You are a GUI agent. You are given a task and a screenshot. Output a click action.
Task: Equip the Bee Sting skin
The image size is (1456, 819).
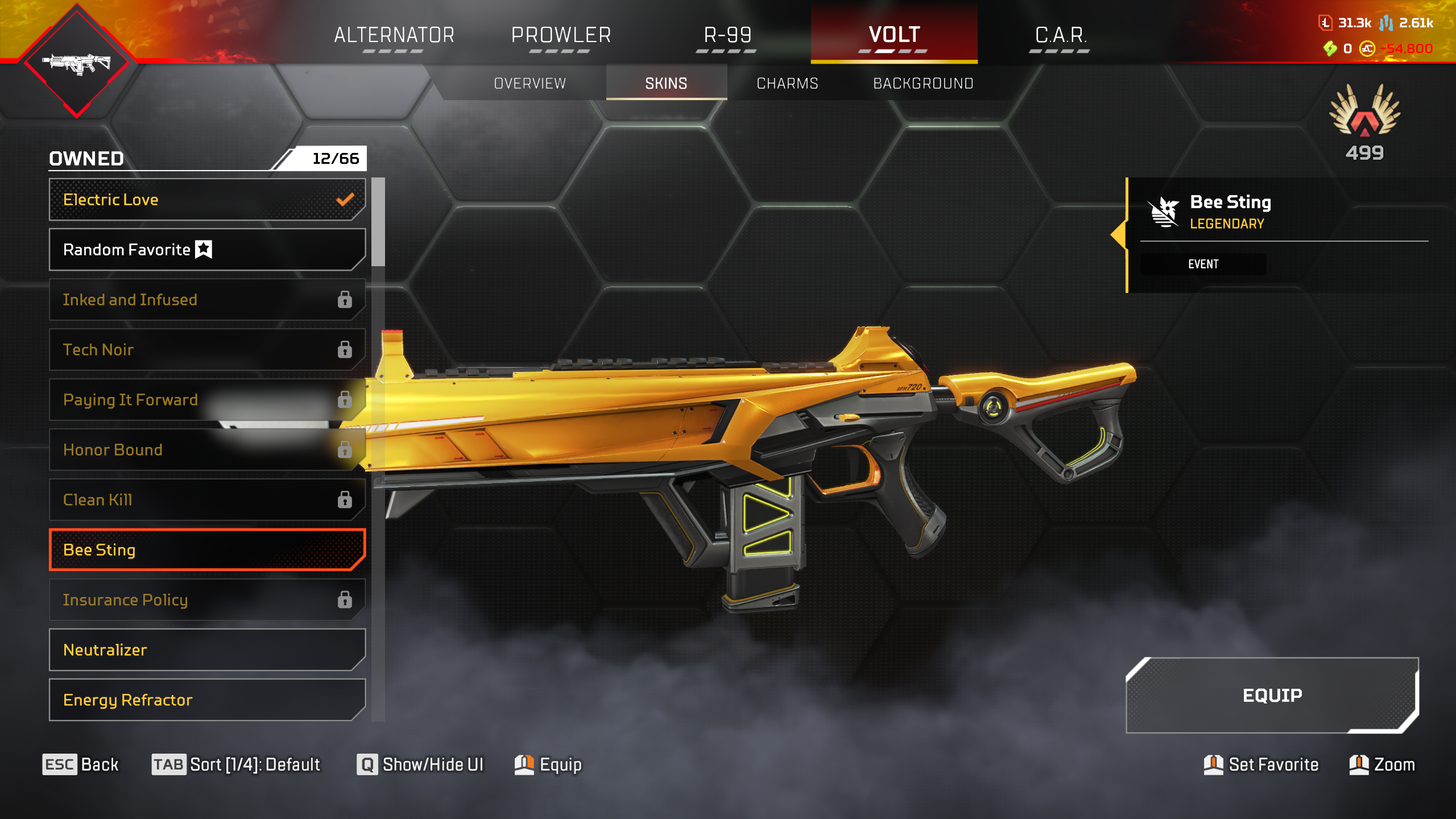[1272, 696]
